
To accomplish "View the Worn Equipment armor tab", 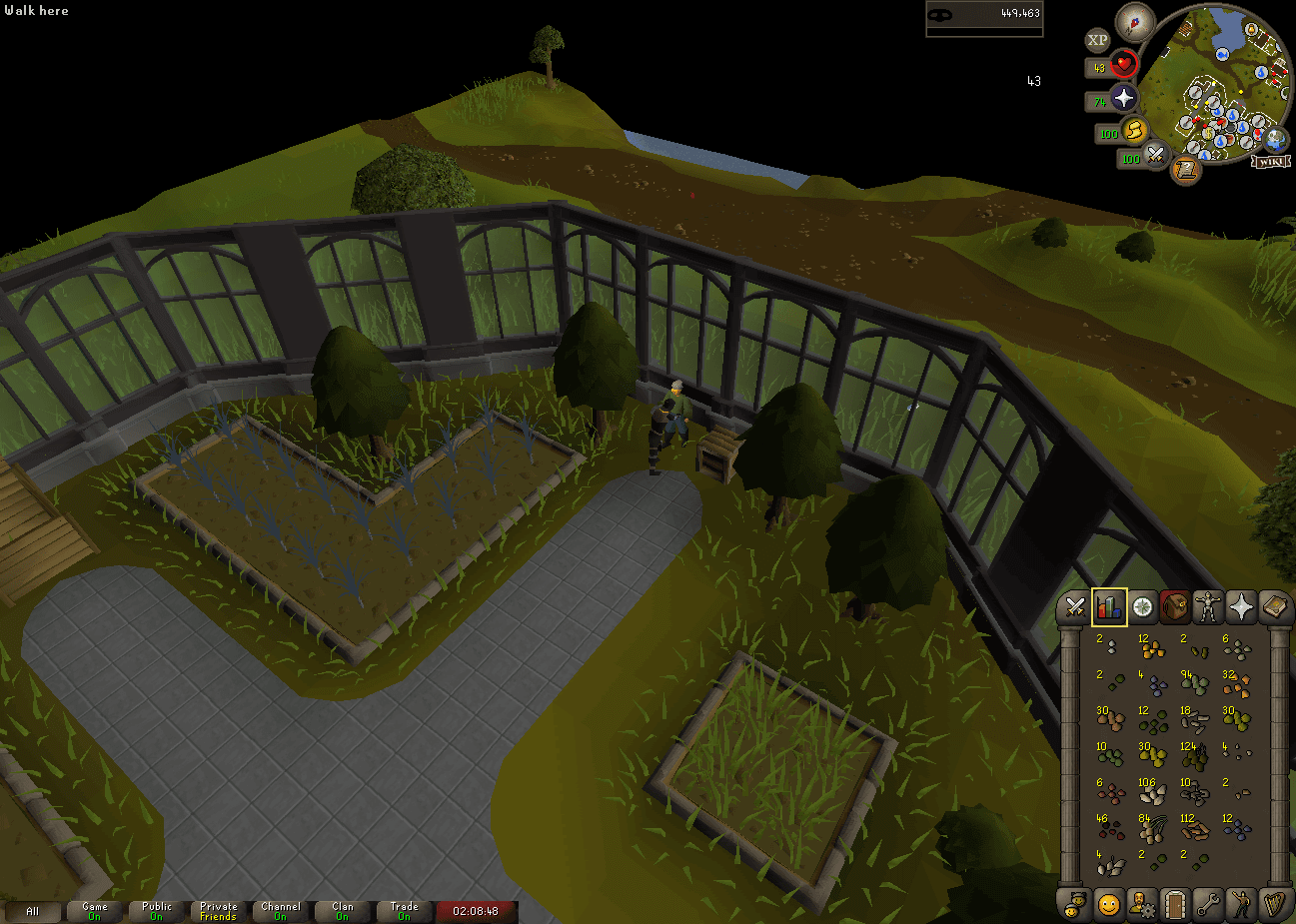I will tap(1208, 605).
